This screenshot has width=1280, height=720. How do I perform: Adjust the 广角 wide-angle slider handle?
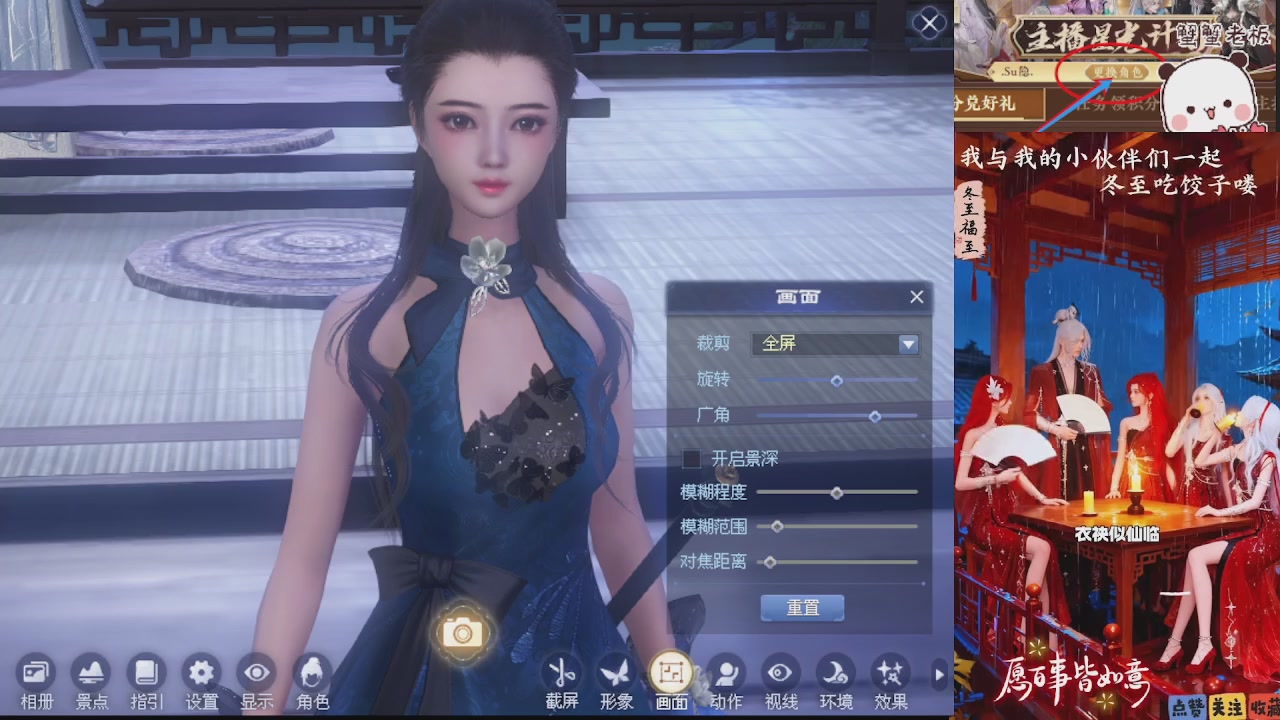point(877,417)
